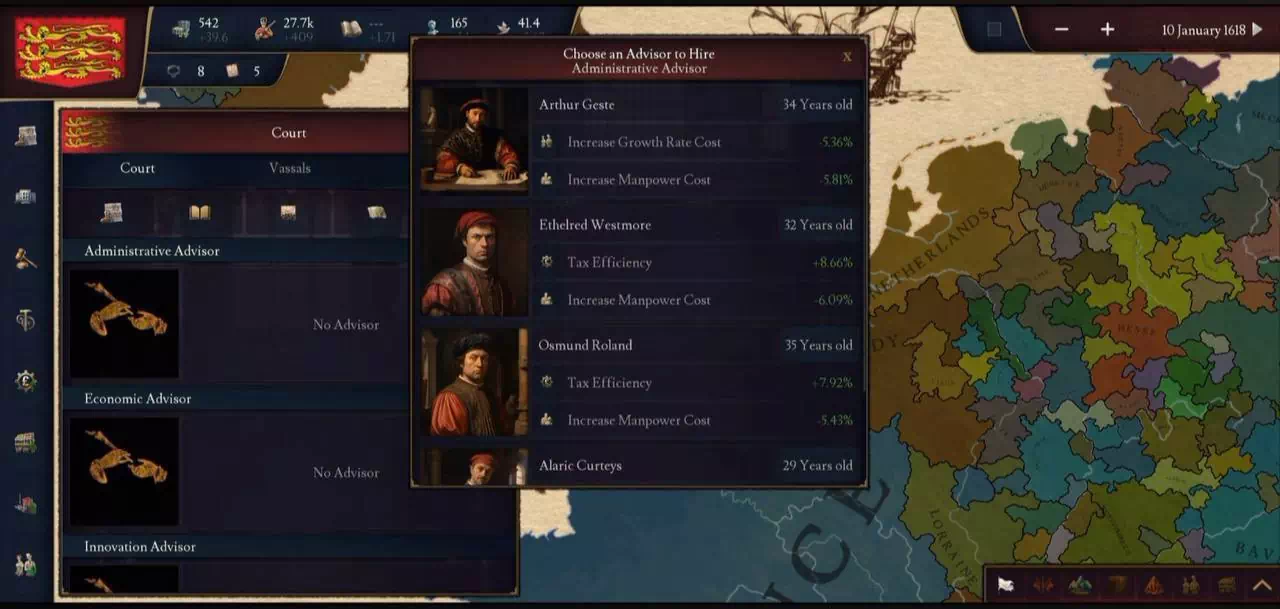Decrease game speed with the minus button
Viewport: 1280px width, 609px height.
pos(1061,30)
